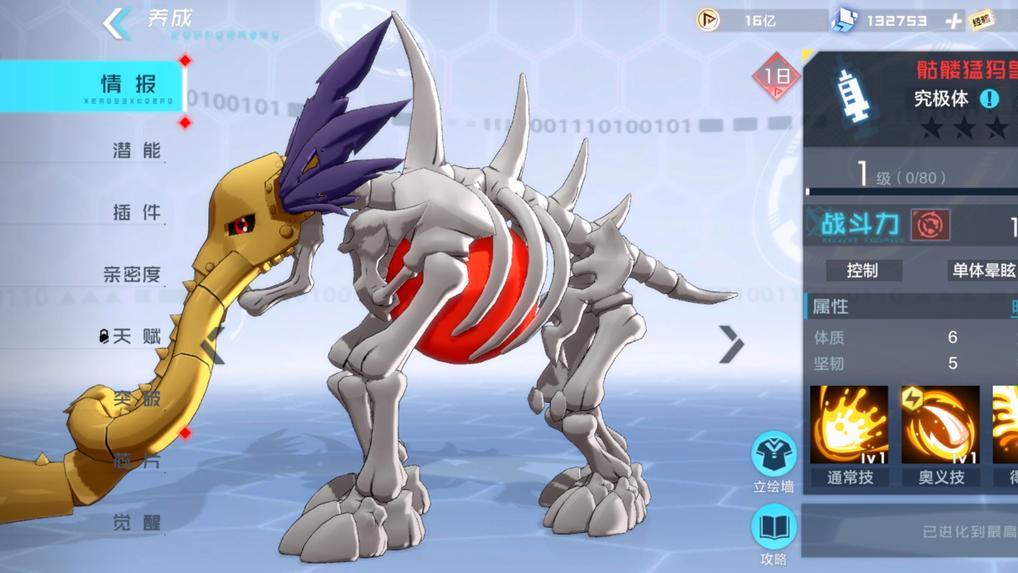Image resolution: width=1018 pixels, height=573 pixels.
Task: View the 通常技 skill icon
Action: click(849, 425)
